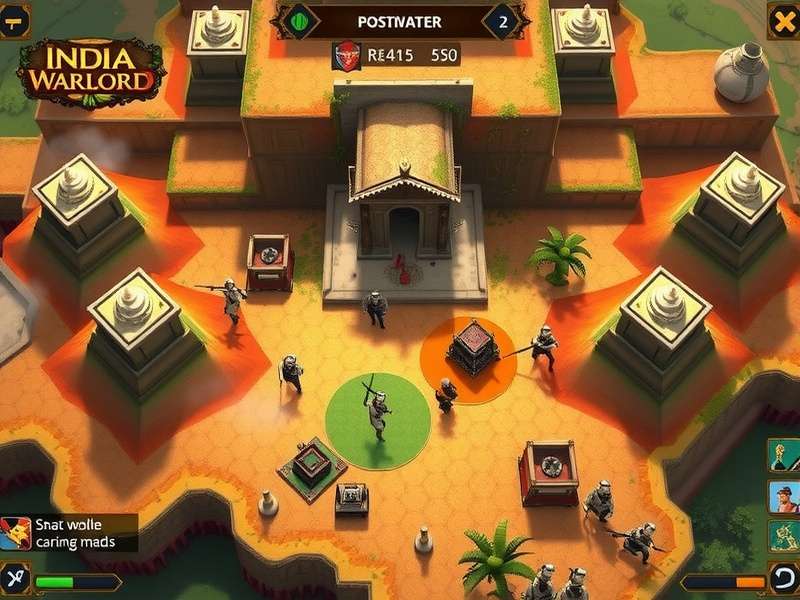Click the circular arrow end-turn button

783,579
